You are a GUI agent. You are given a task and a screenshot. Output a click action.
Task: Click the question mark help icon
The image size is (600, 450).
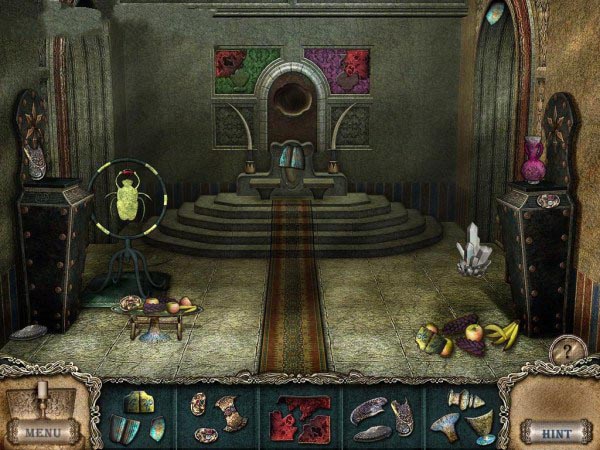coord(565,352)
